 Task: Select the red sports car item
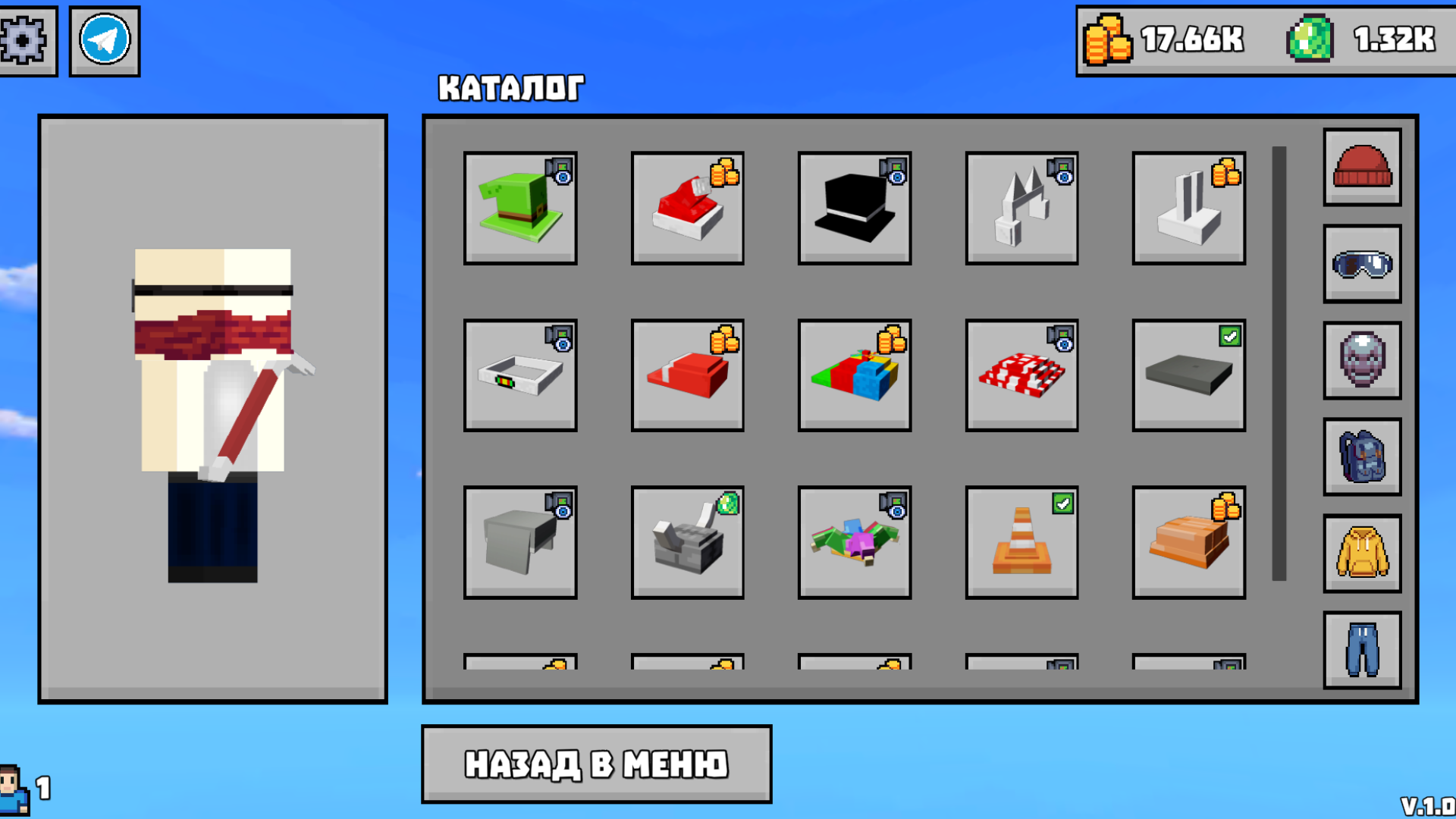click(x=687, y=208)
